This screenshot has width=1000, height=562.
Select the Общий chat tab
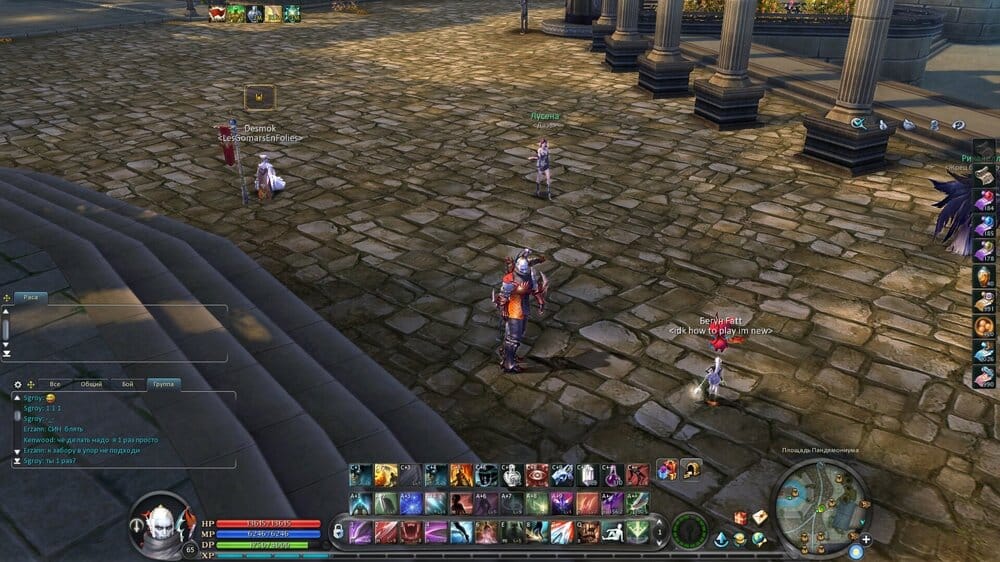point(90,384)
